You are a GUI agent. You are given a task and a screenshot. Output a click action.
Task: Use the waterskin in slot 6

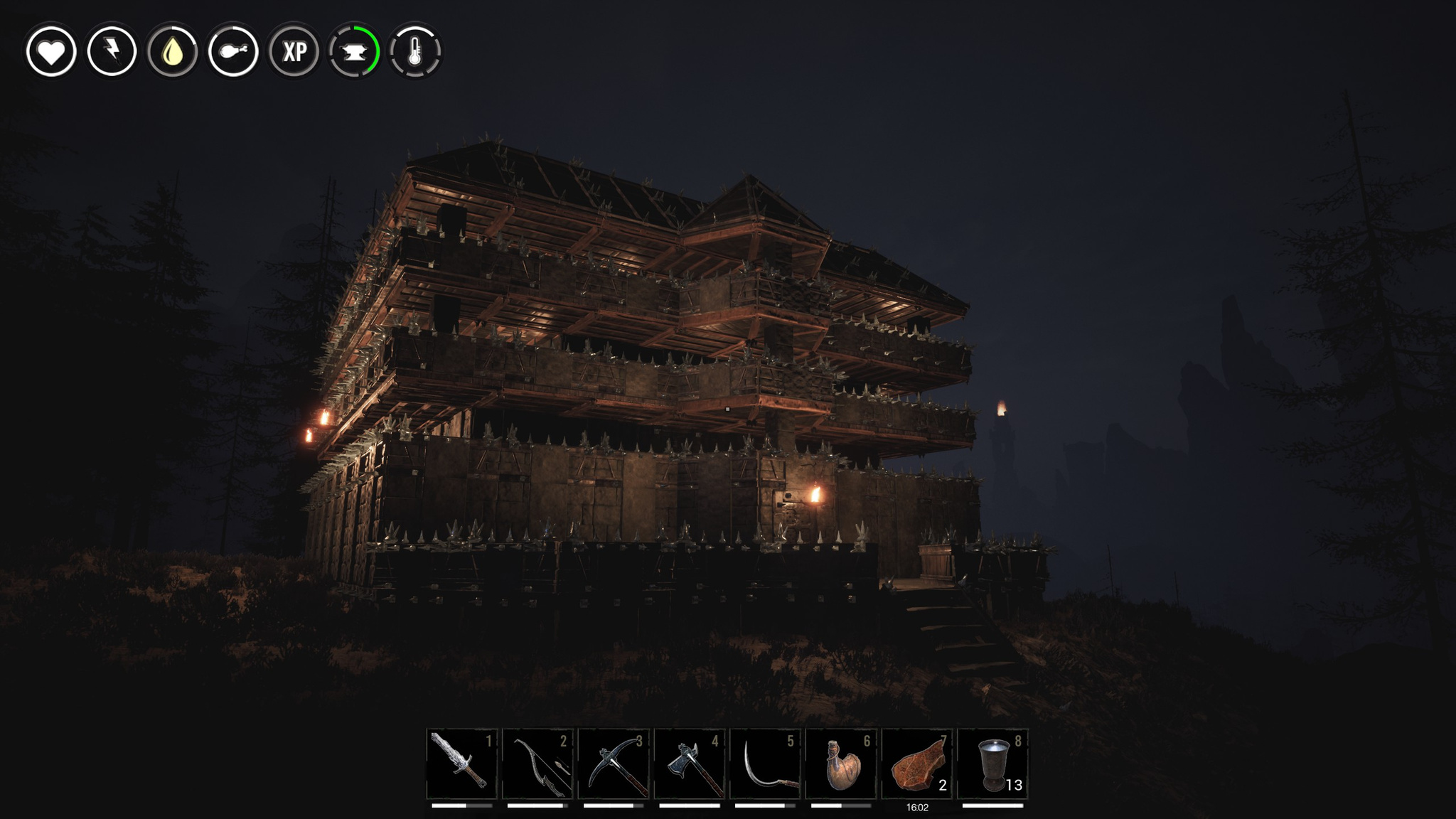841,764
